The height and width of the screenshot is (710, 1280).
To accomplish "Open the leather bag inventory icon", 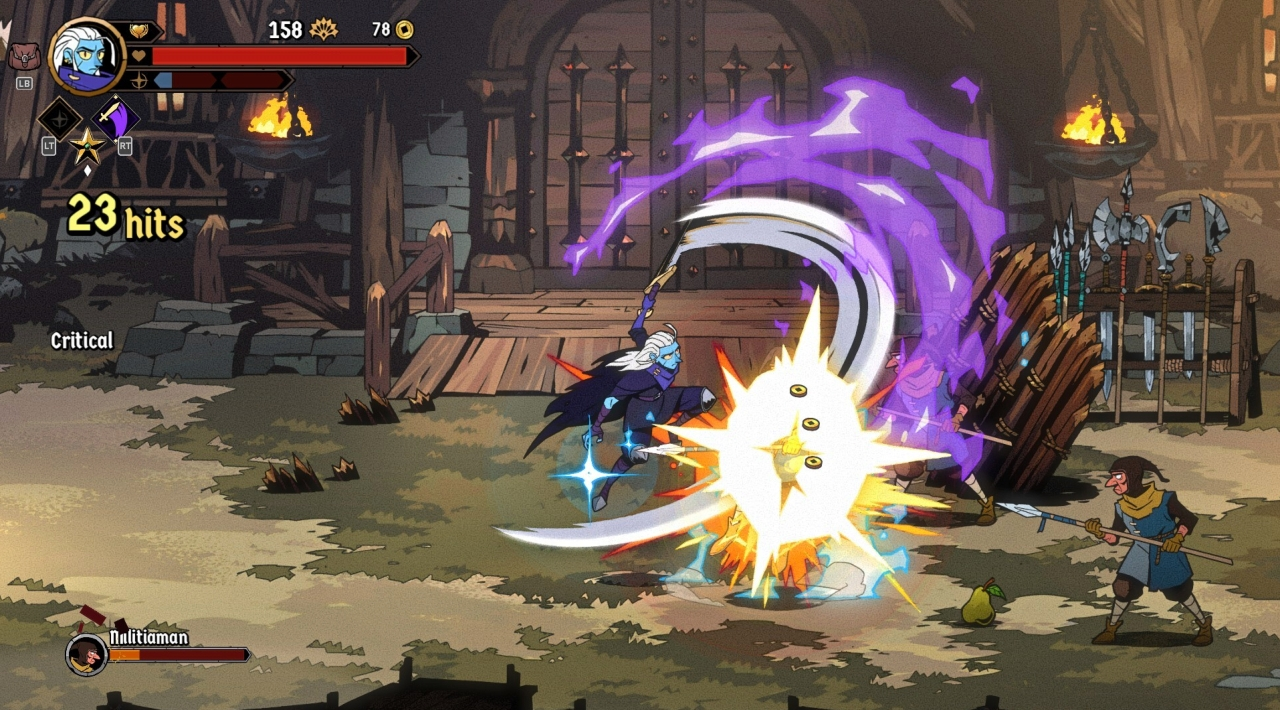I will 24,57.
